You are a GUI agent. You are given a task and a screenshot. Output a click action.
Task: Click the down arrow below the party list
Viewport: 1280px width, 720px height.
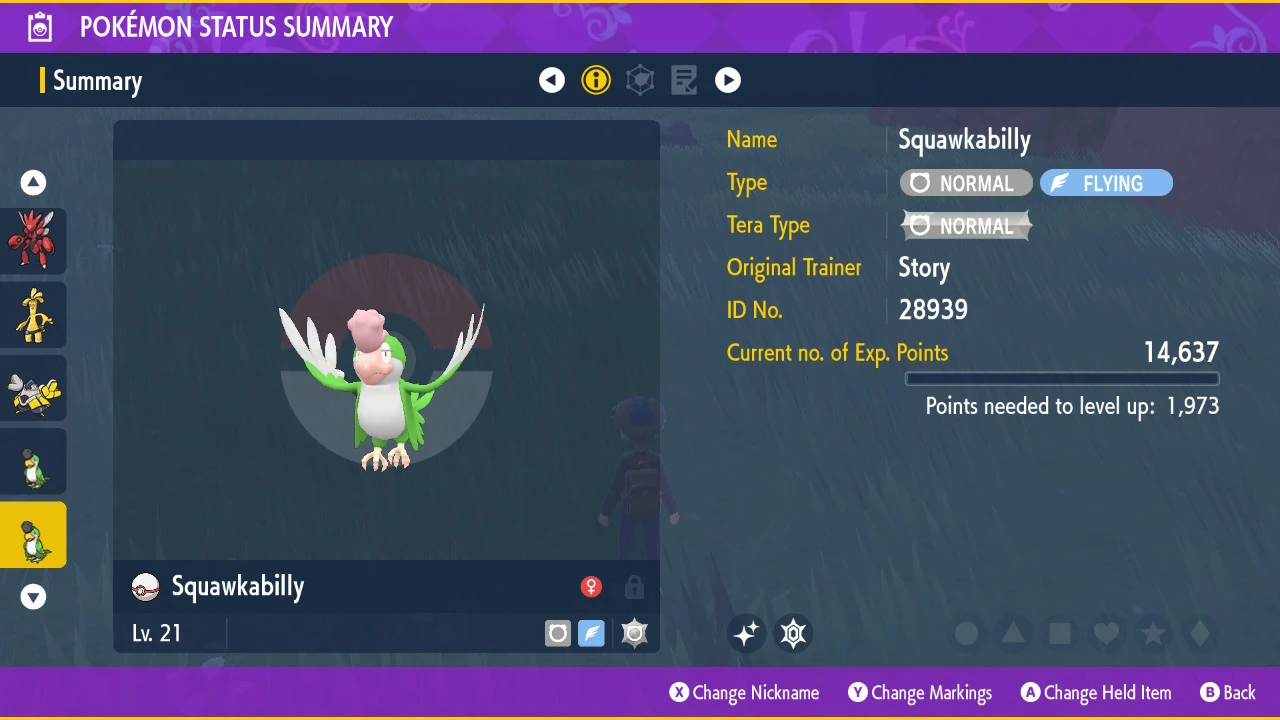(x=33, y=597)
